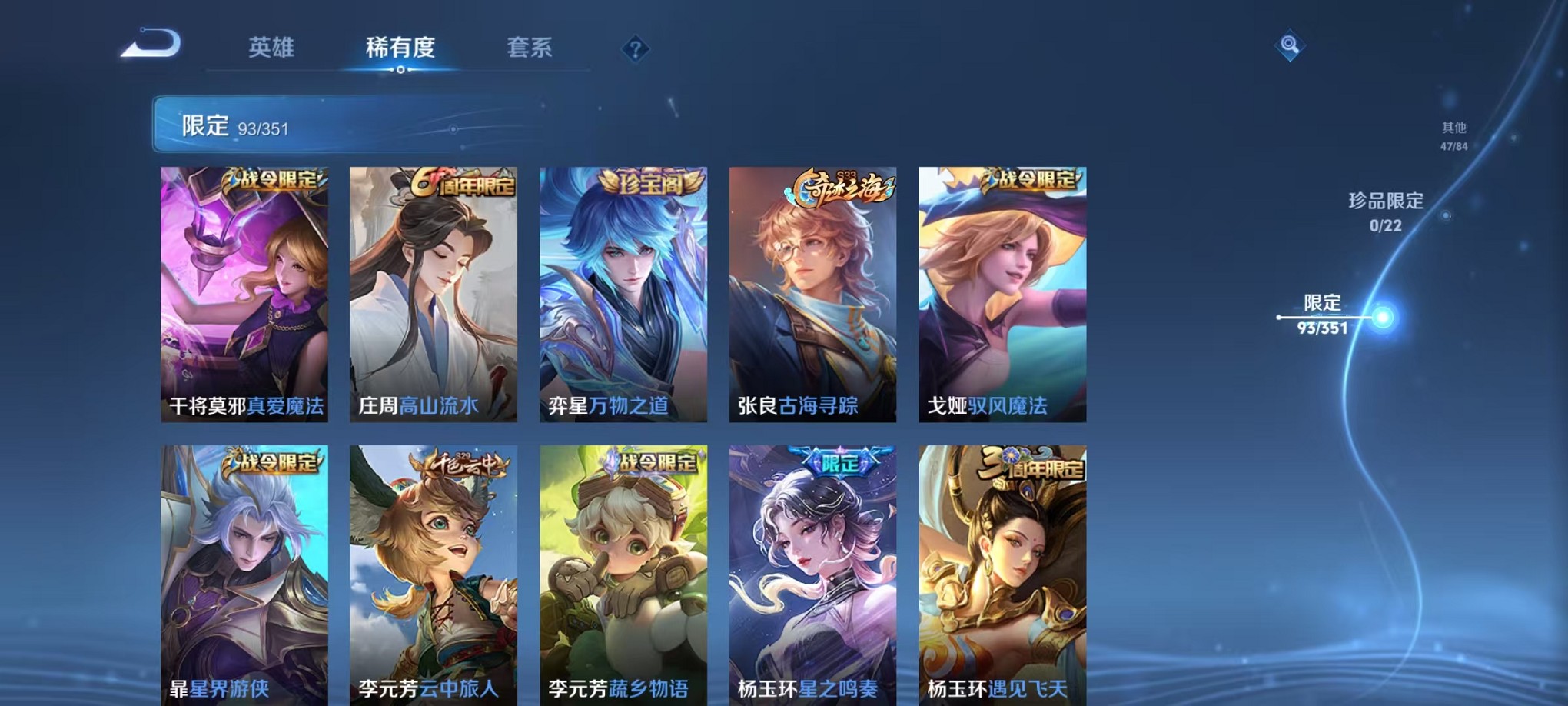
Task: Open the help question mark icon
Action: coord(634,50)
